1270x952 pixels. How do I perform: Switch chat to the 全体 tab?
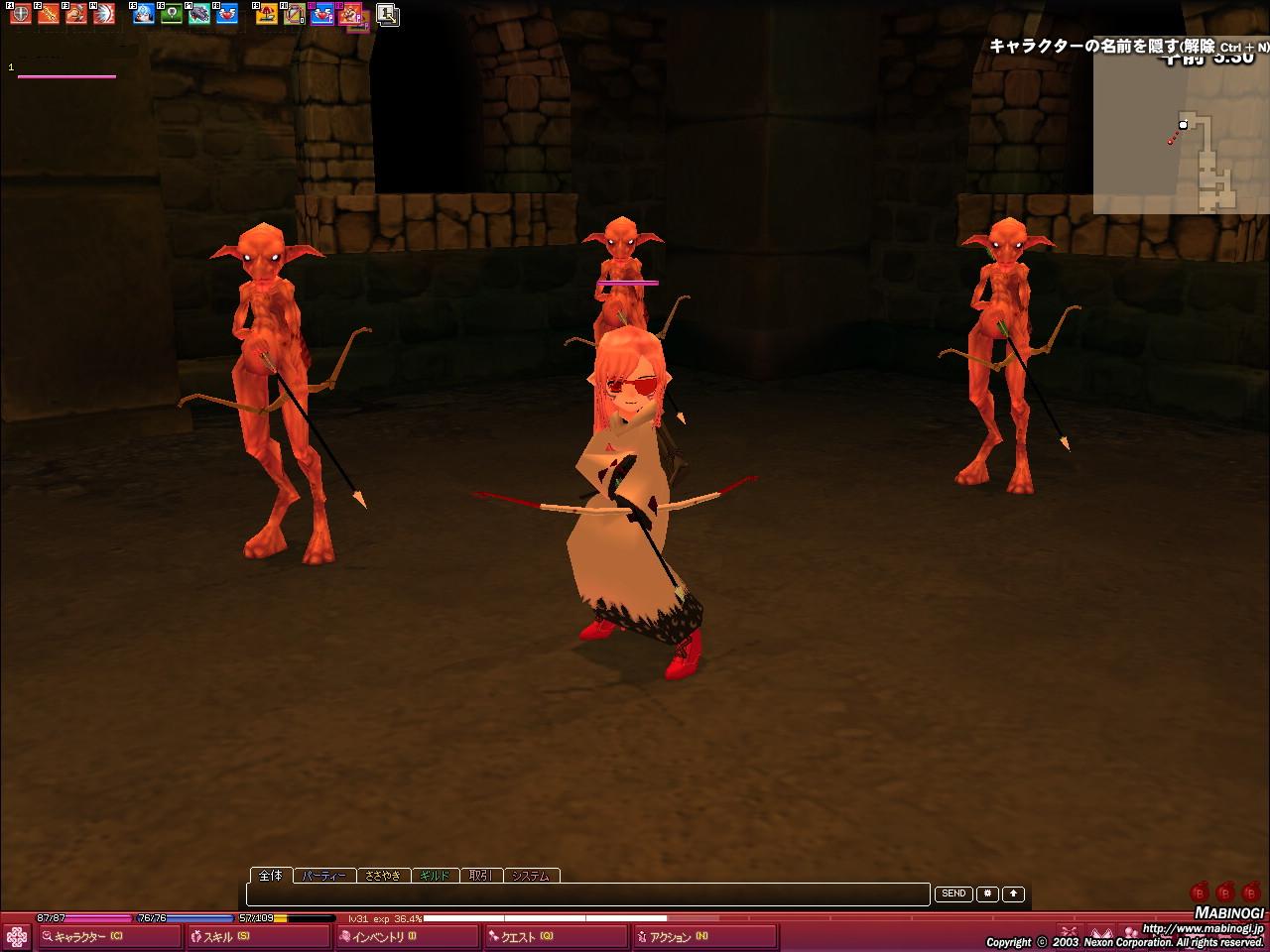pos(271,875)
